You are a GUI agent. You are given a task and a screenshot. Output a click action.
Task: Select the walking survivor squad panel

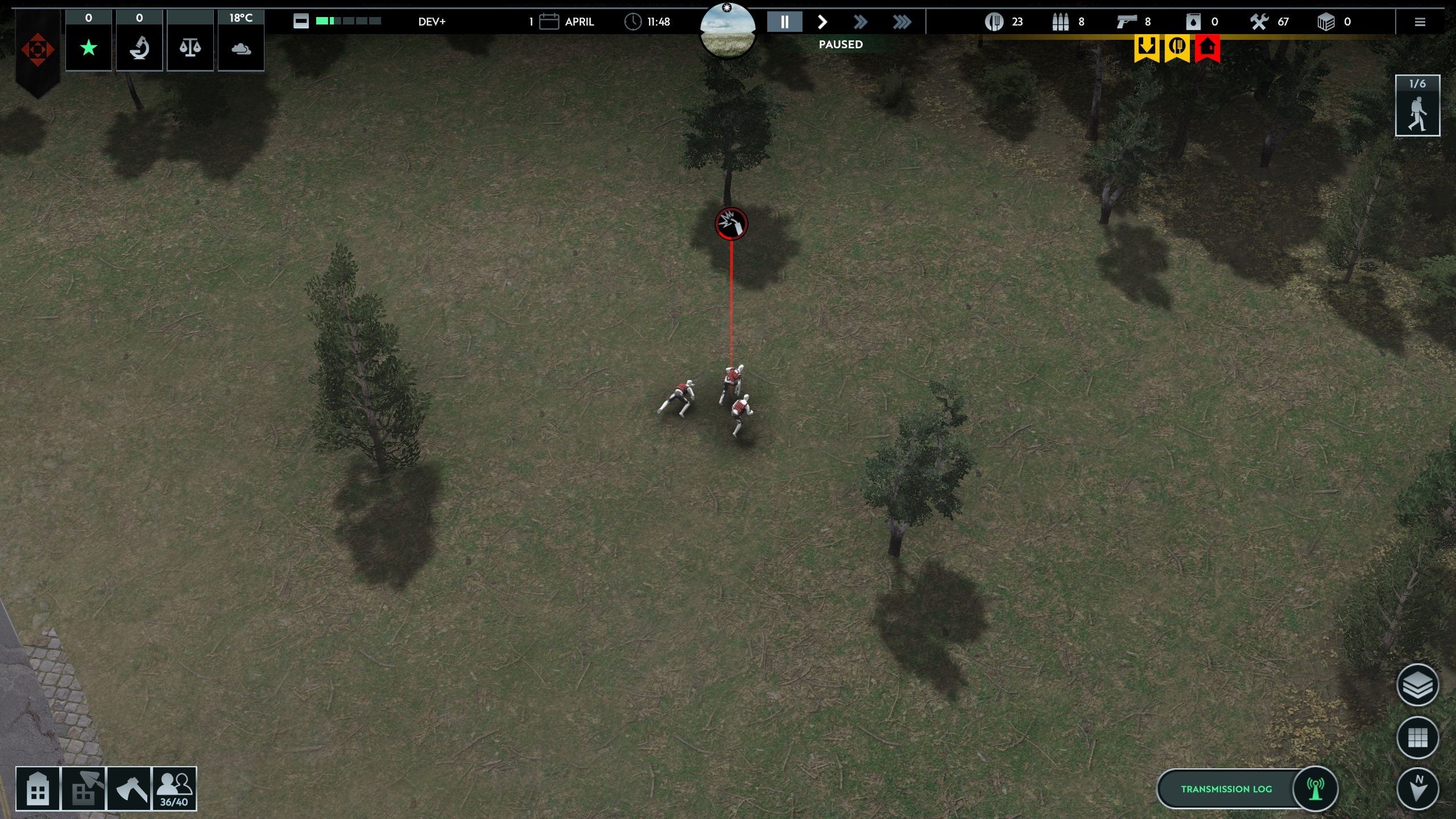point(1417,106)
